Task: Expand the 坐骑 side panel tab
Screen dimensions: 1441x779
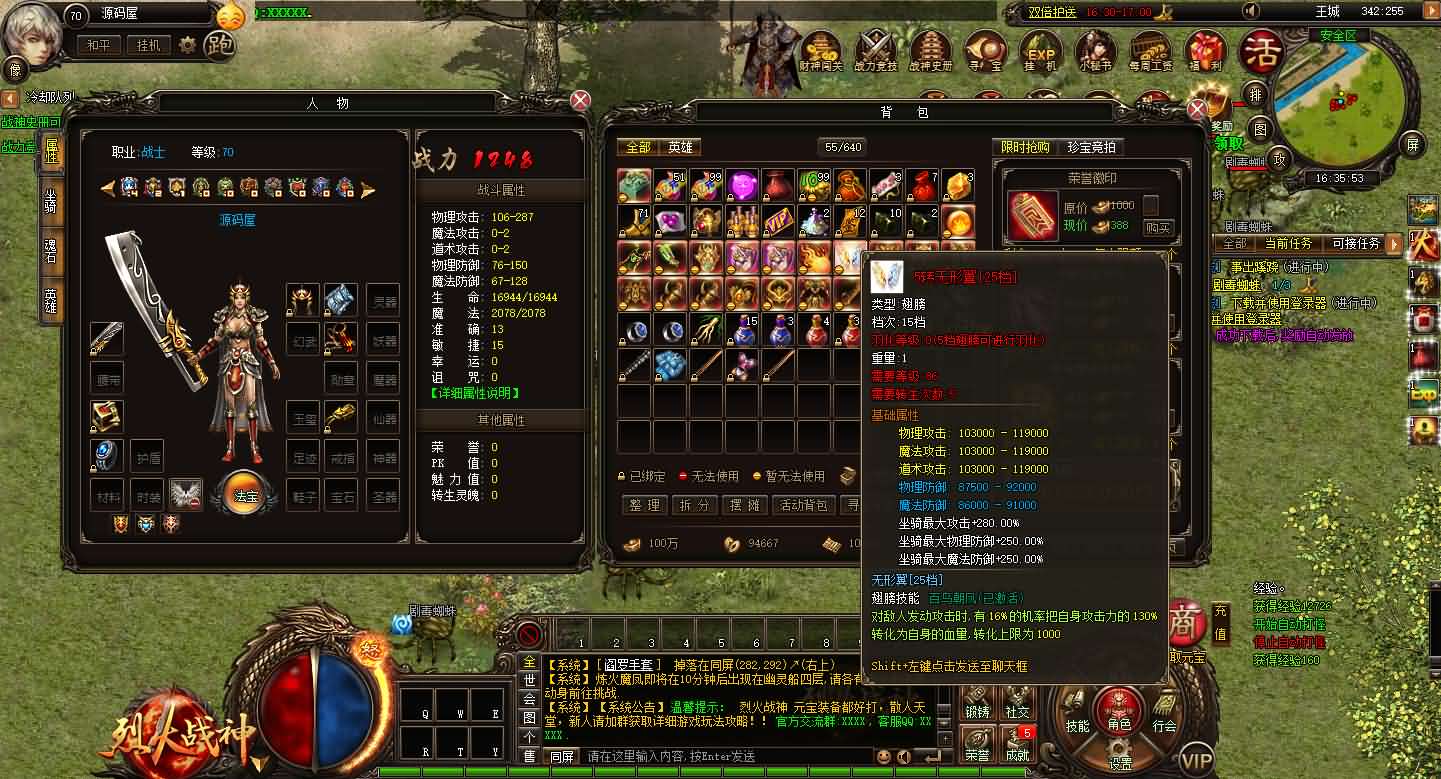Action: tap(51, 204)
